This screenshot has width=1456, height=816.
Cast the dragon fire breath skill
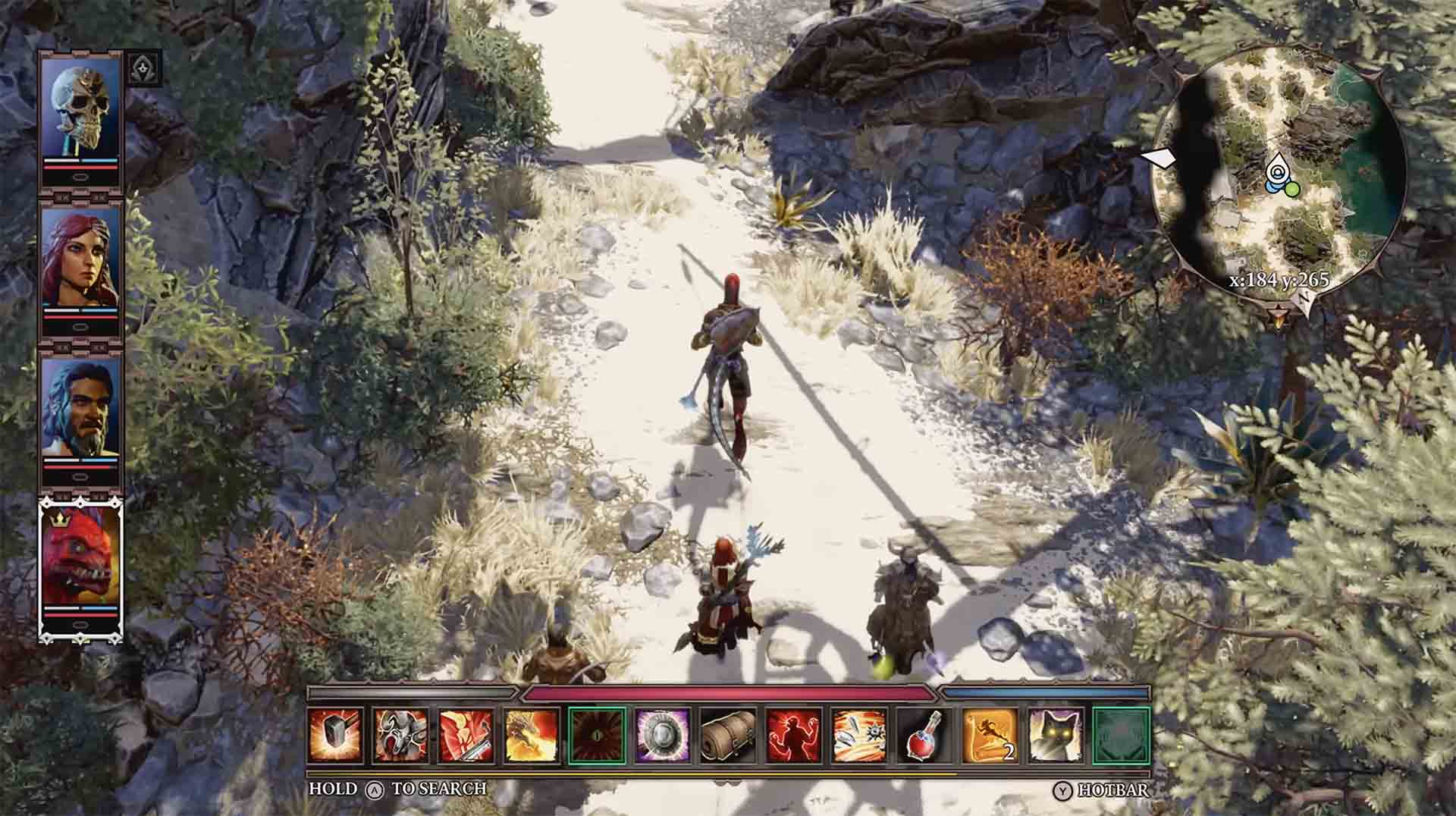532,735
